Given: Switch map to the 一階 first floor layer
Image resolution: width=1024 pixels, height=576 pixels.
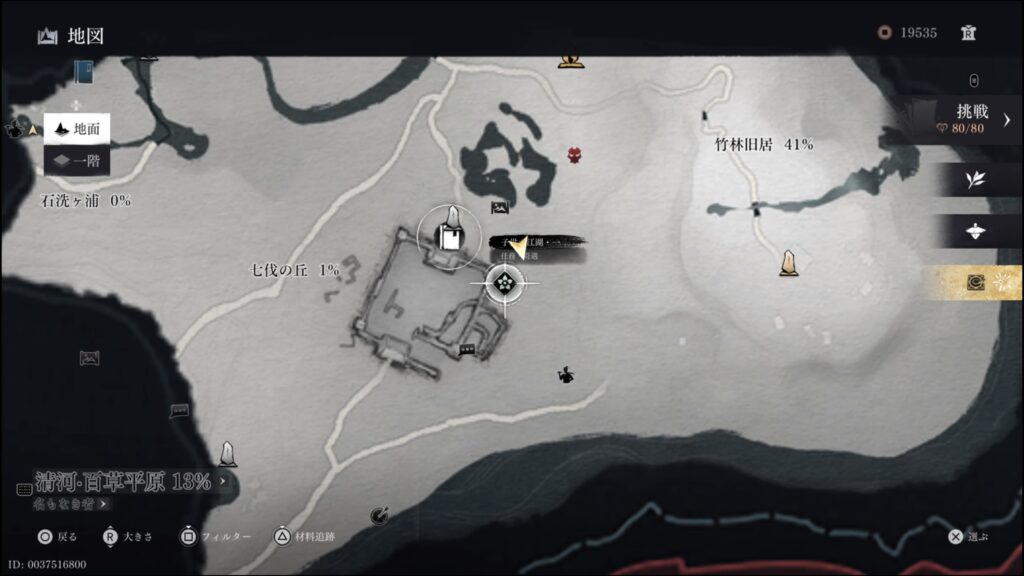Looking at the screenshot, I should [x=77, y=160].
